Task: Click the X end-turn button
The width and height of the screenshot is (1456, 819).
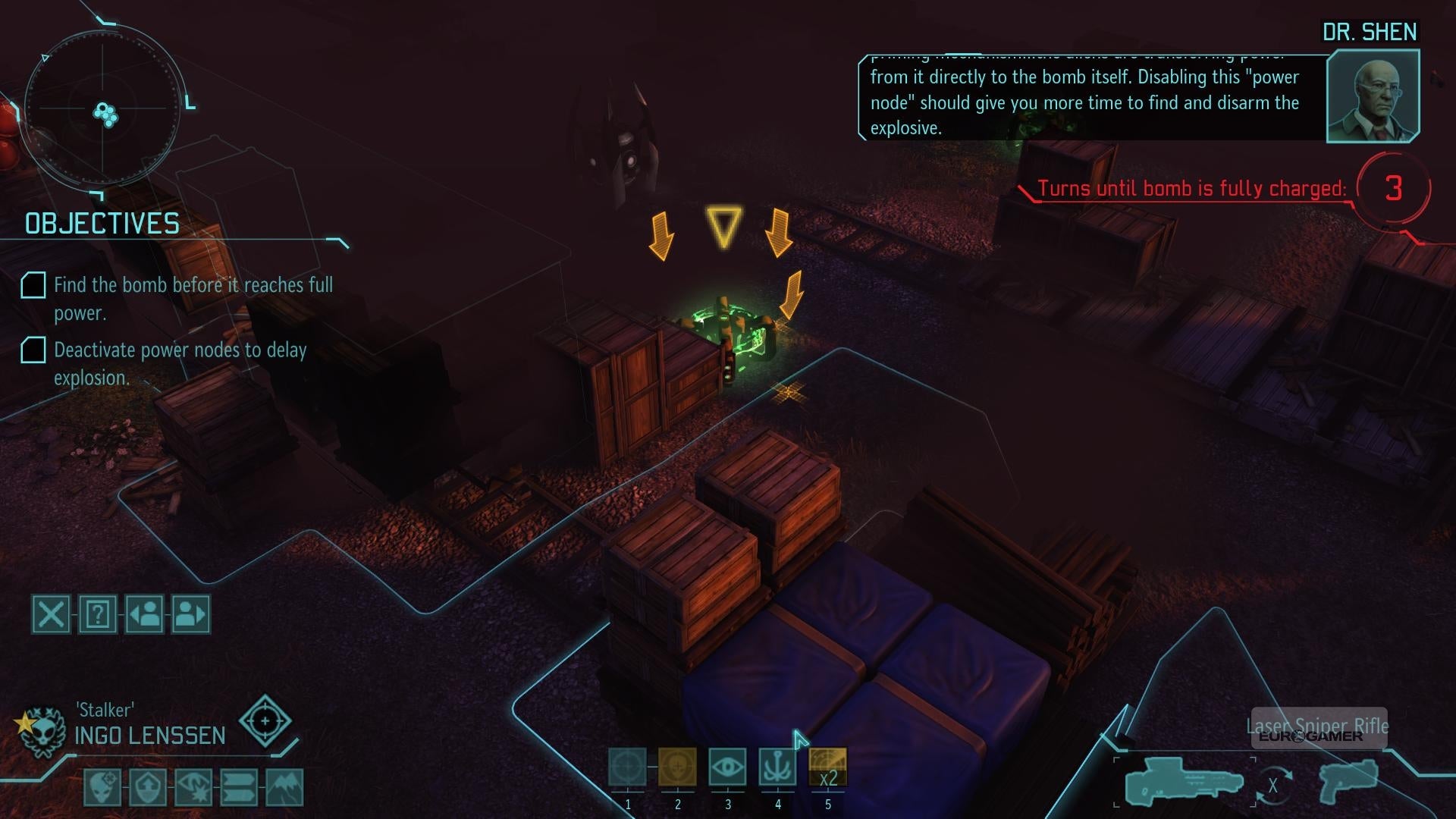Action: pos(52,614)
